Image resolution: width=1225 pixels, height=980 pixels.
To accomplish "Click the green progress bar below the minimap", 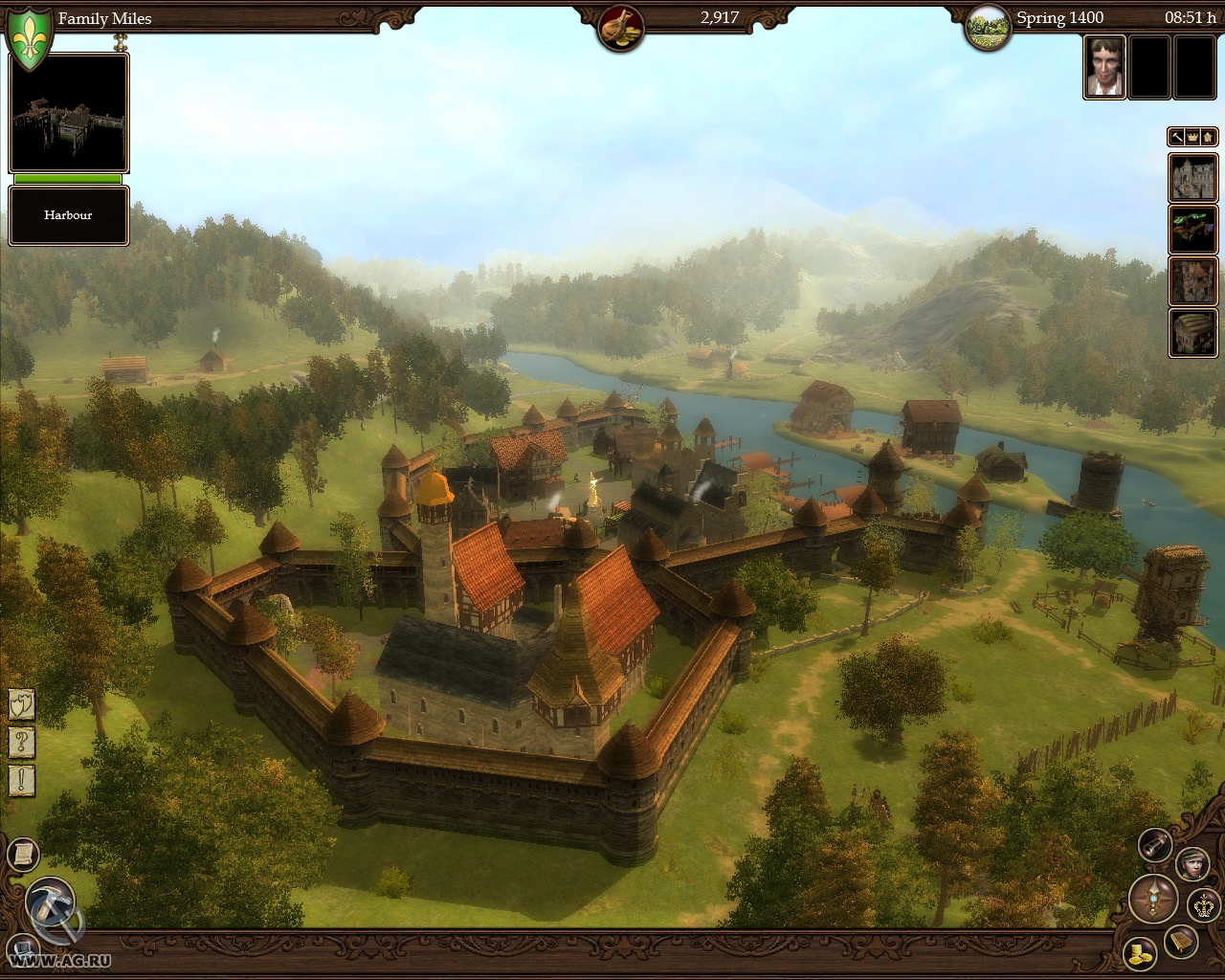I will pyautogui.click(x=67, y=180).
